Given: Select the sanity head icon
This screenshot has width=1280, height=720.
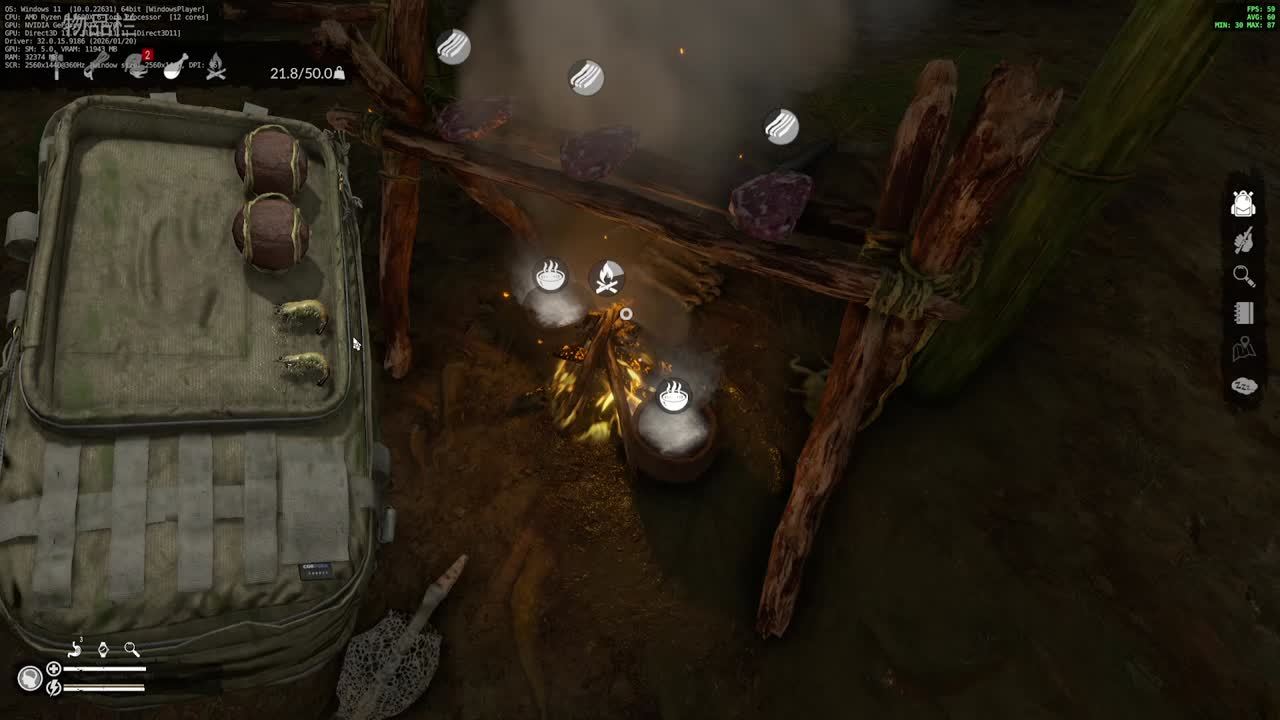Looking at the screenshot, I should 30,678.
